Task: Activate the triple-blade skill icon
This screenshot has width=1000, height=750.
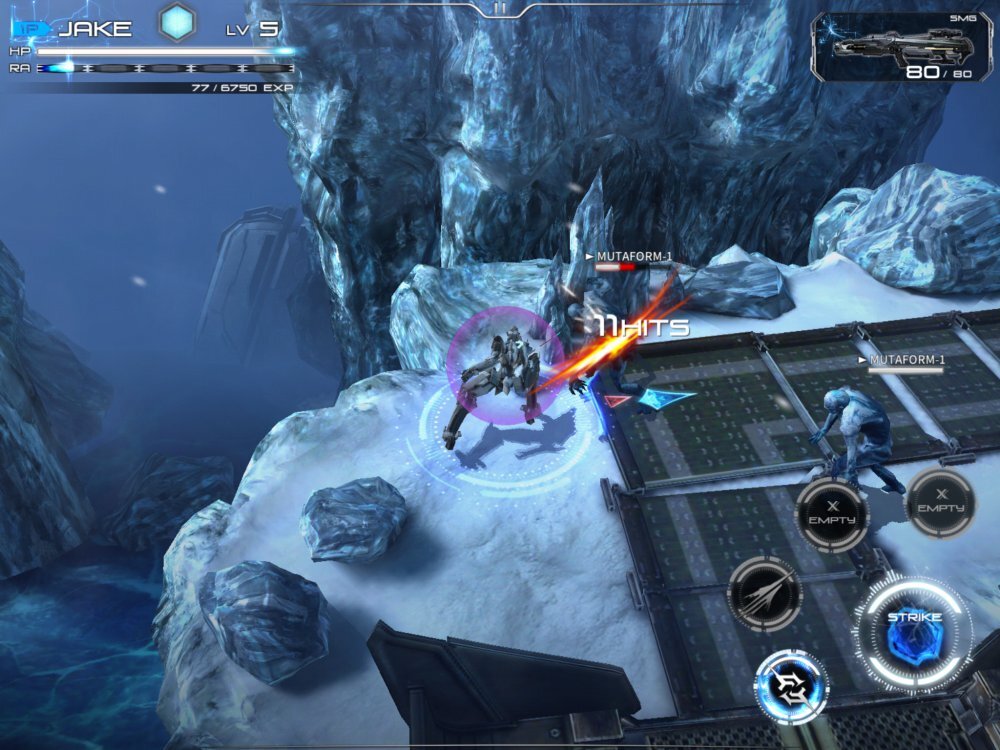Action: tap(765, 593)
